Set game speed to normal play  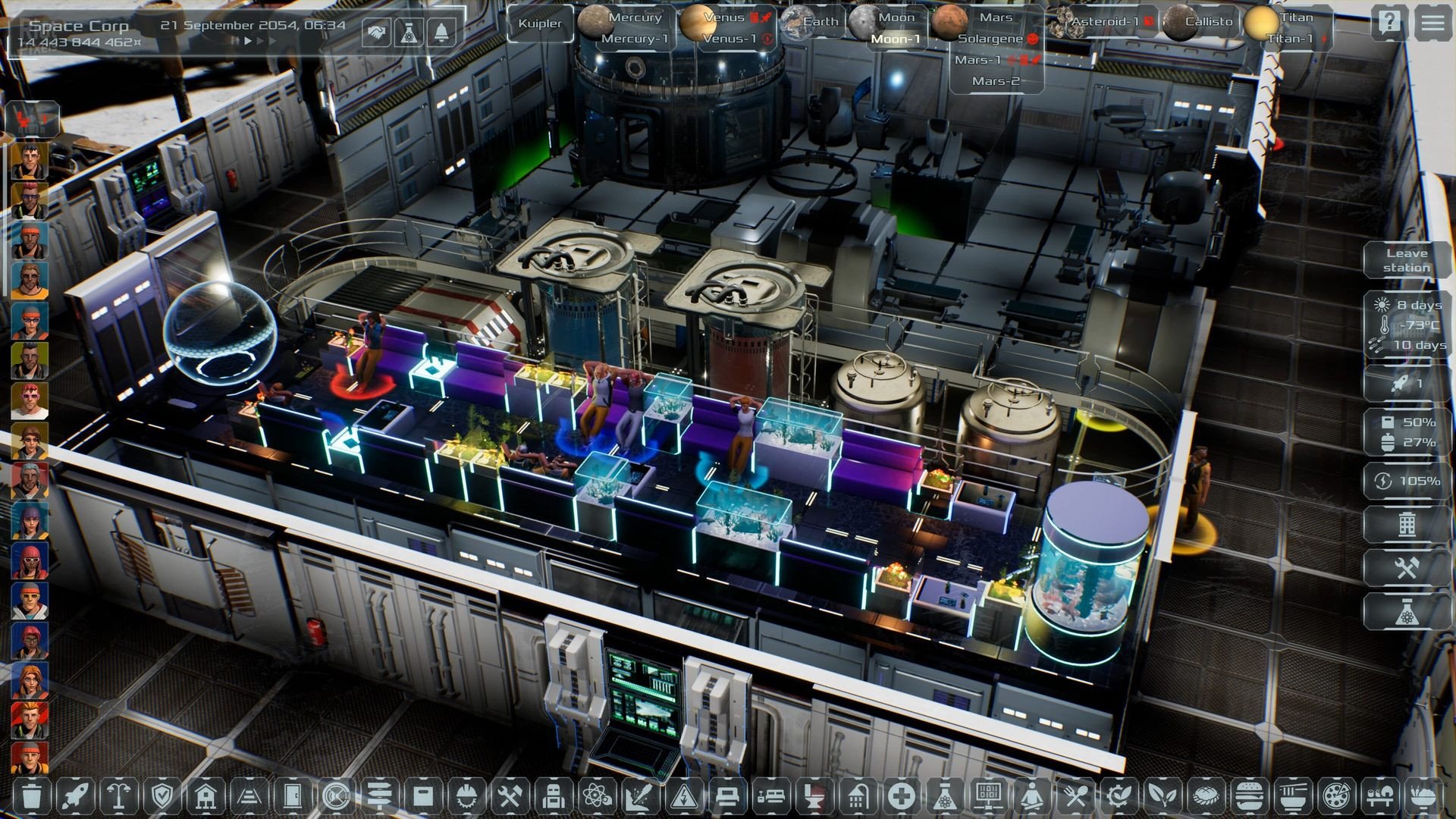247,42
